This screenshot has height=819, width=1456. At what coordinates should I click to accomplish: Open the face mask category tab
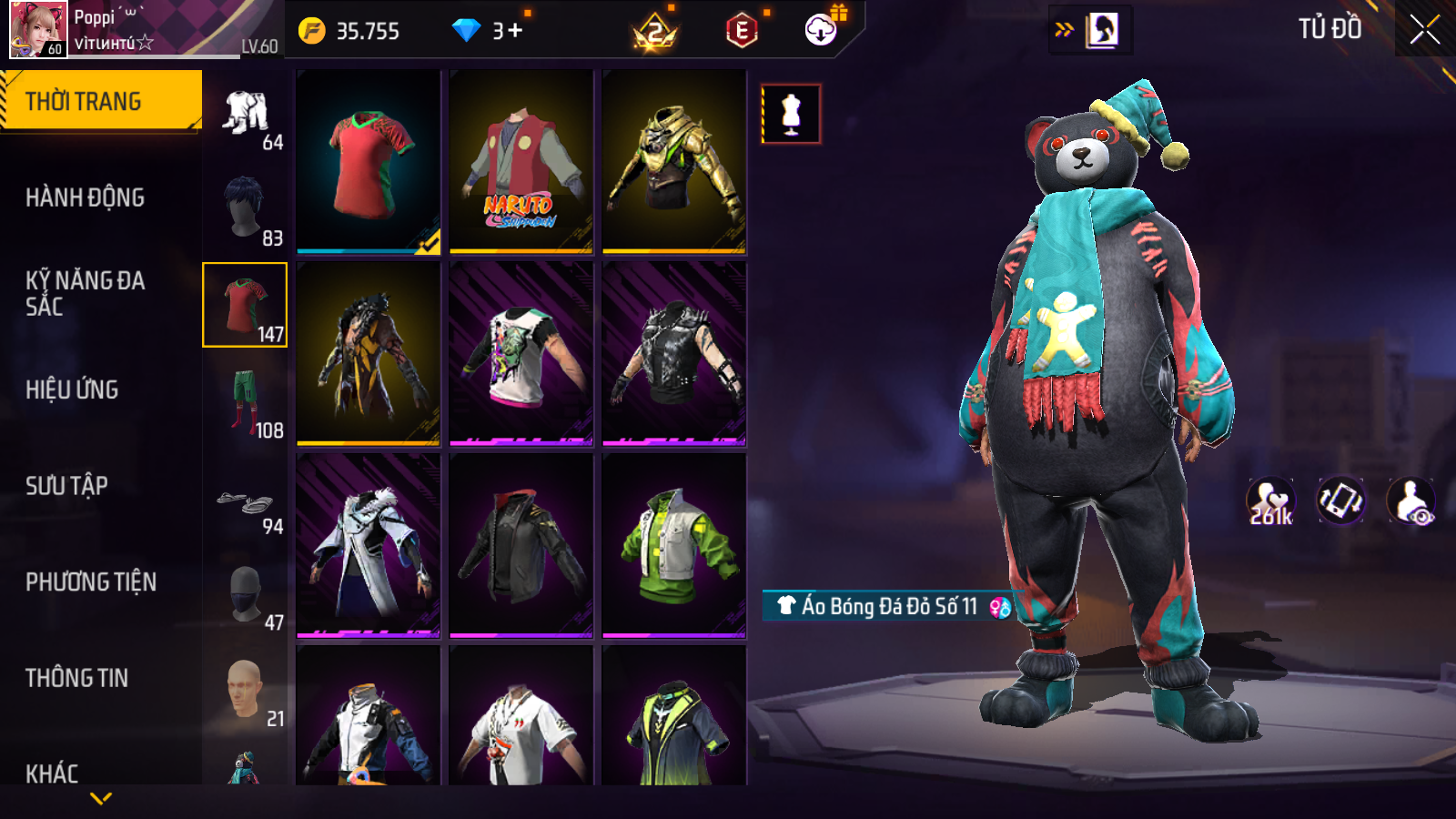[246, 596]
